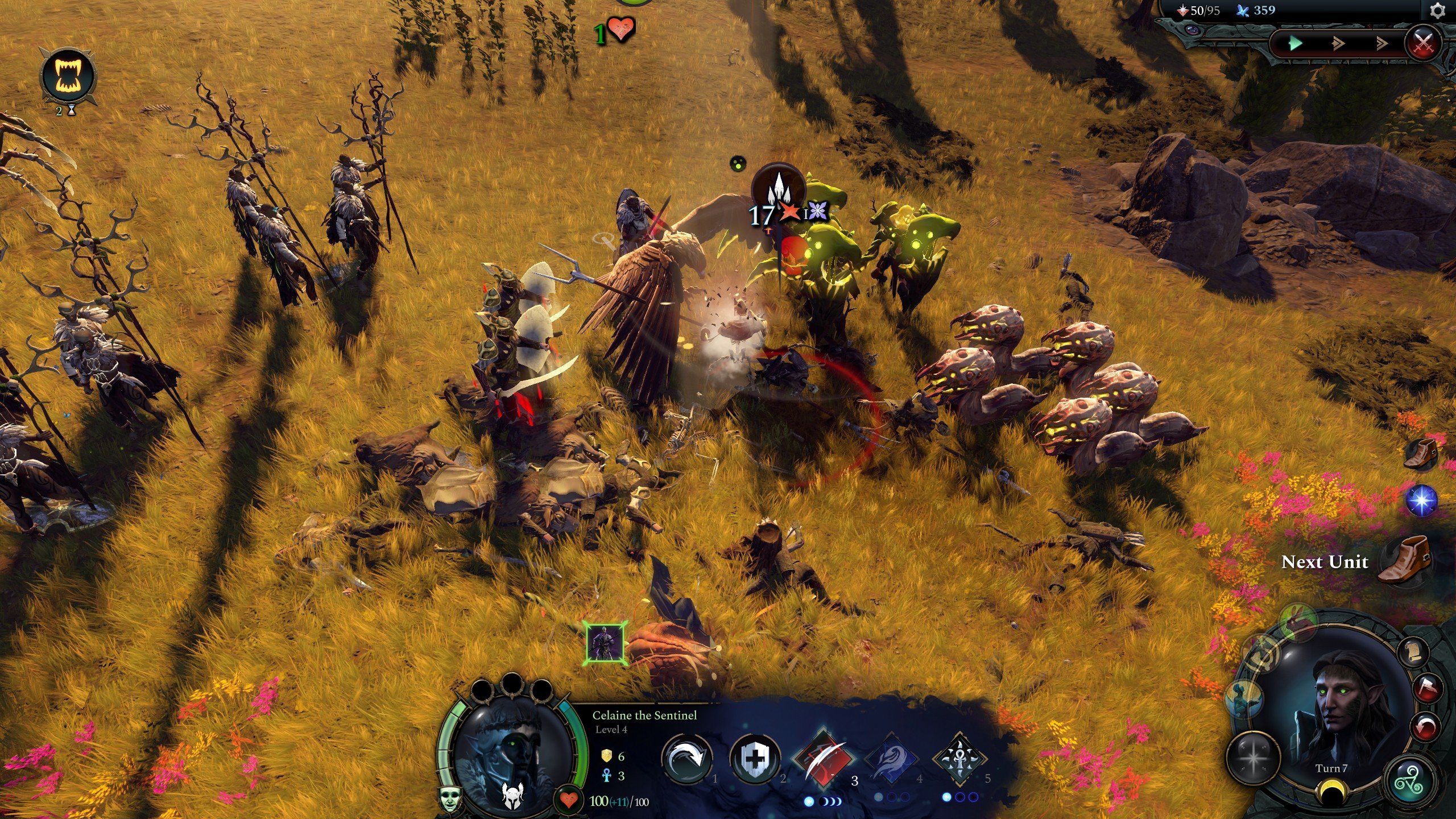Select the highlighted unit marker on the field

click(x=606, y=643)
